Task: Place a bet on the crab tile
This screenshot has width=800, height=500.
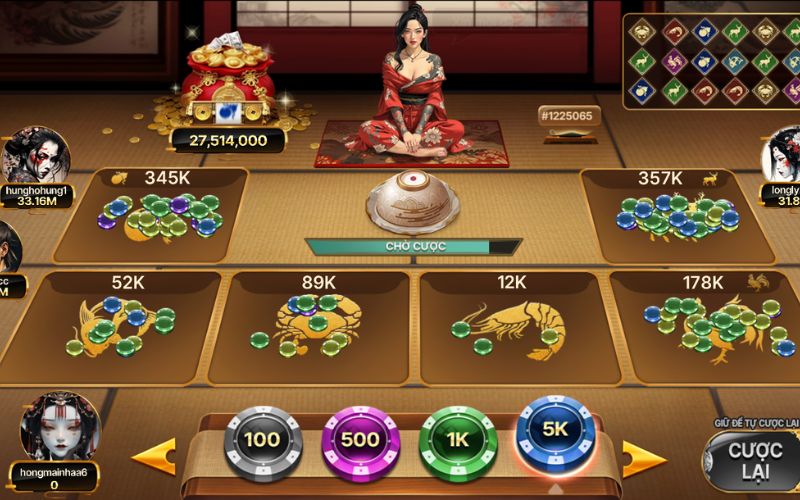Action: 315,326
